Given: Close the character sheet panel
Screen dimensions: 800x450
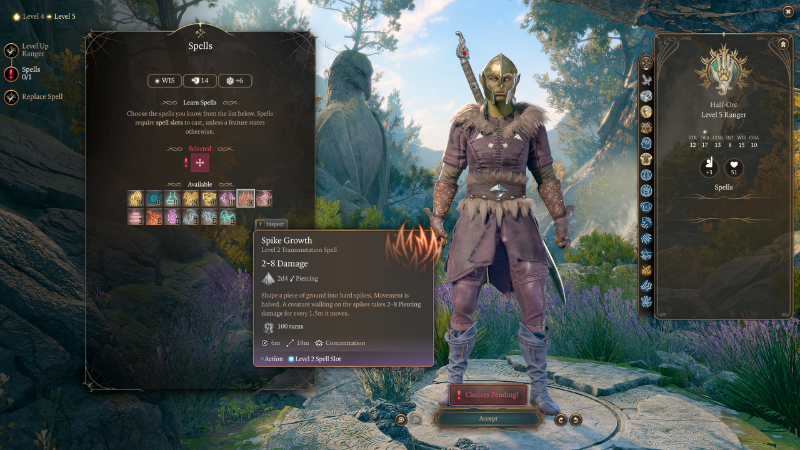Looking at the screenshot, I should 781,45.
